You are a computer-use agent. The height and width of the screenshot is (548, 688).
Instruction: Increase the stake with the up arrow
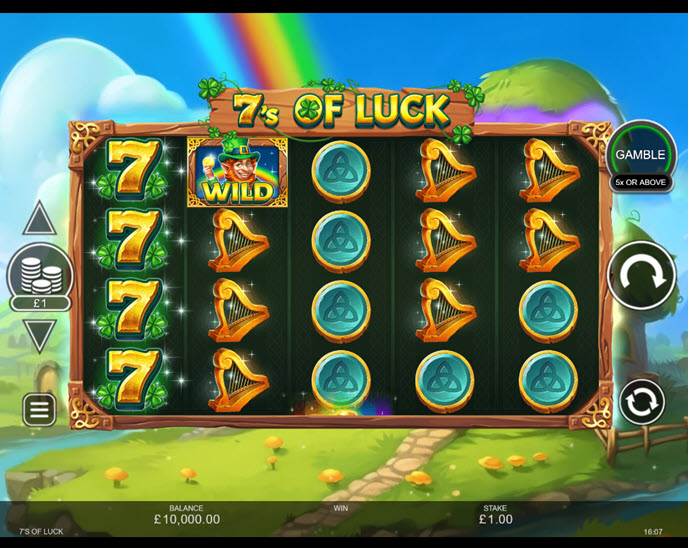pos(39,218)
